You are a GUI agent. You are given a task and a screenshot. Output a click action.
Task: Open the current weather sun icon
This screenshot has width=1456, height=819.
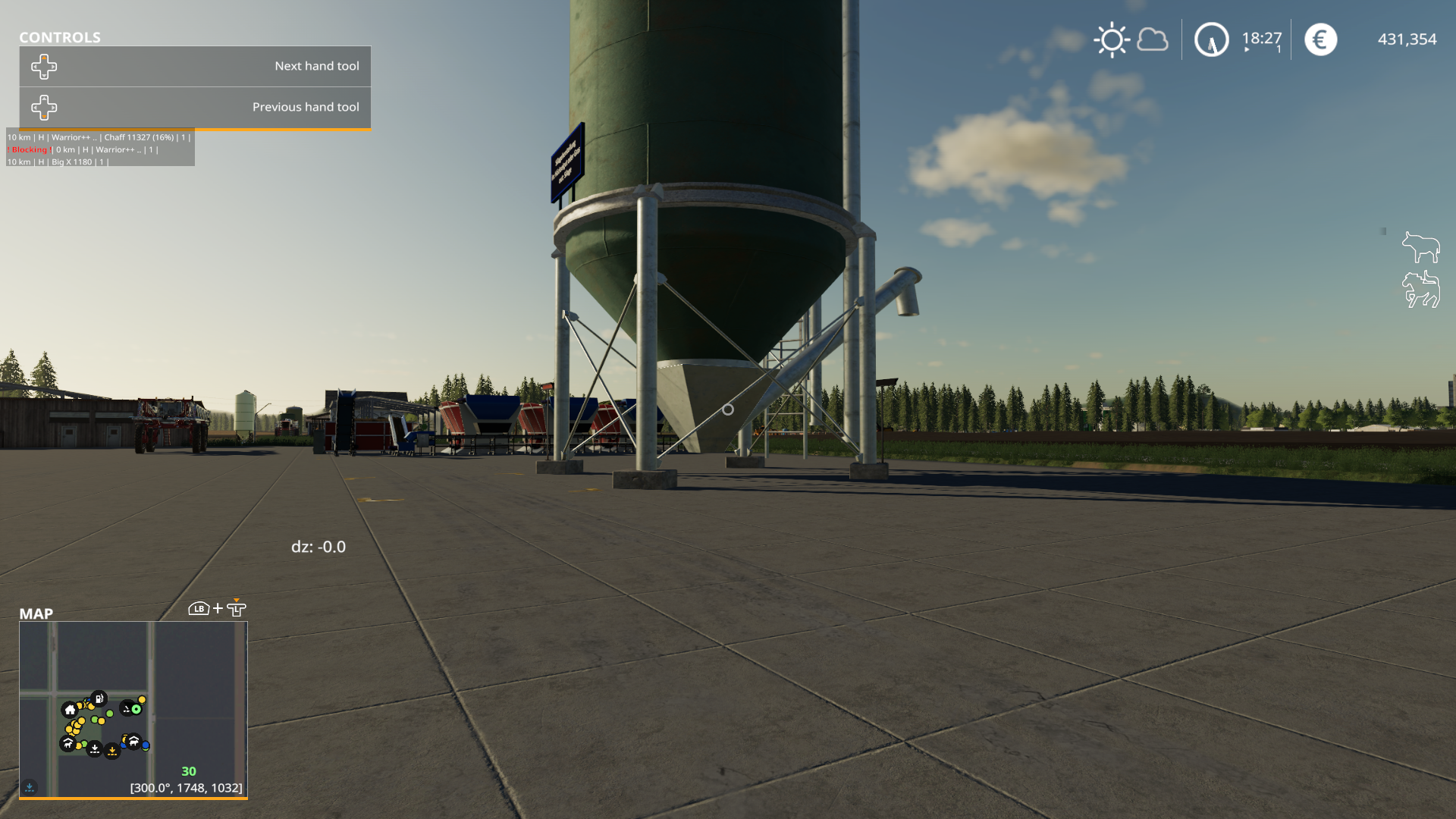(x=1112, y=39)
